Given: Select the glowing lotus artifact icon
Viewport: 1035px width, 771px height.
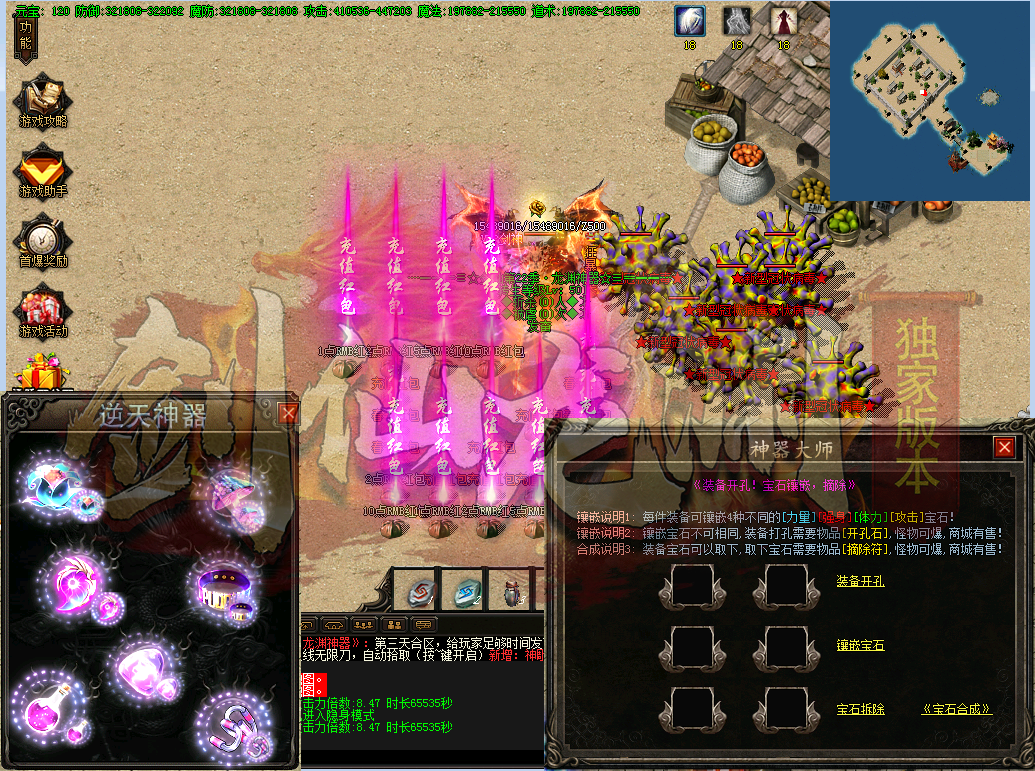Looking at the screenshot, I should click(x=52, y=485).
